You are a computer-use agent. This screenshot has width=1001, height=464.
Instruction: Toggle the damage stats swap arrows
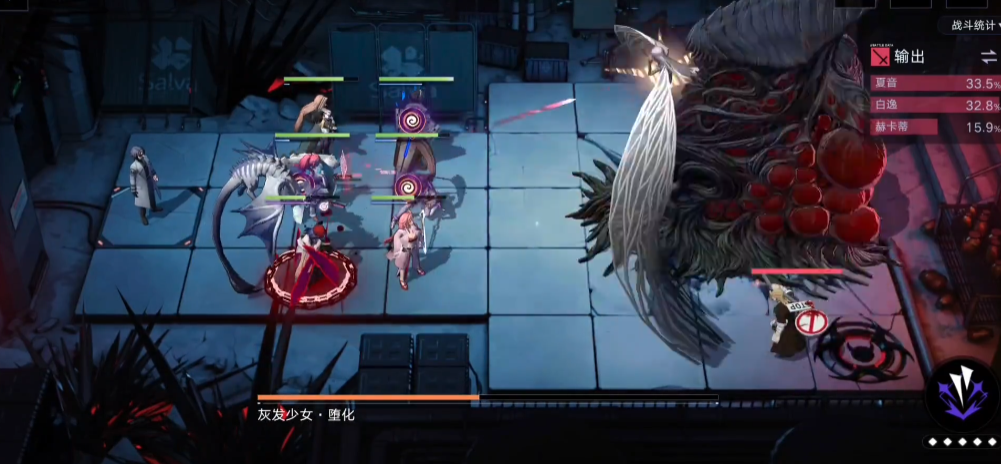coord(988,57)
